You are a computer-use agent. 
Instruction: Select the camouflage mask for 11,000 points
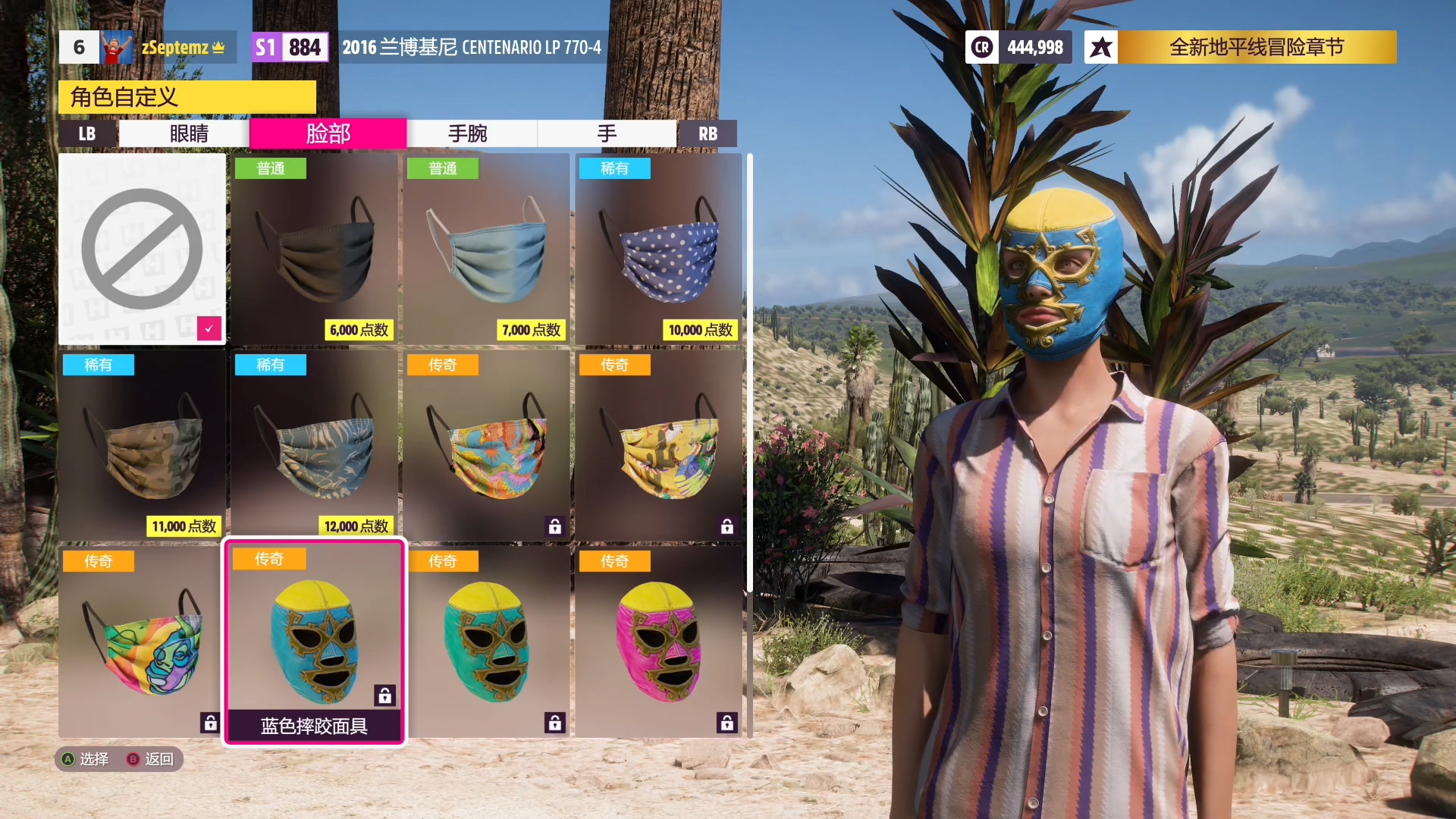tap(142, 445)
